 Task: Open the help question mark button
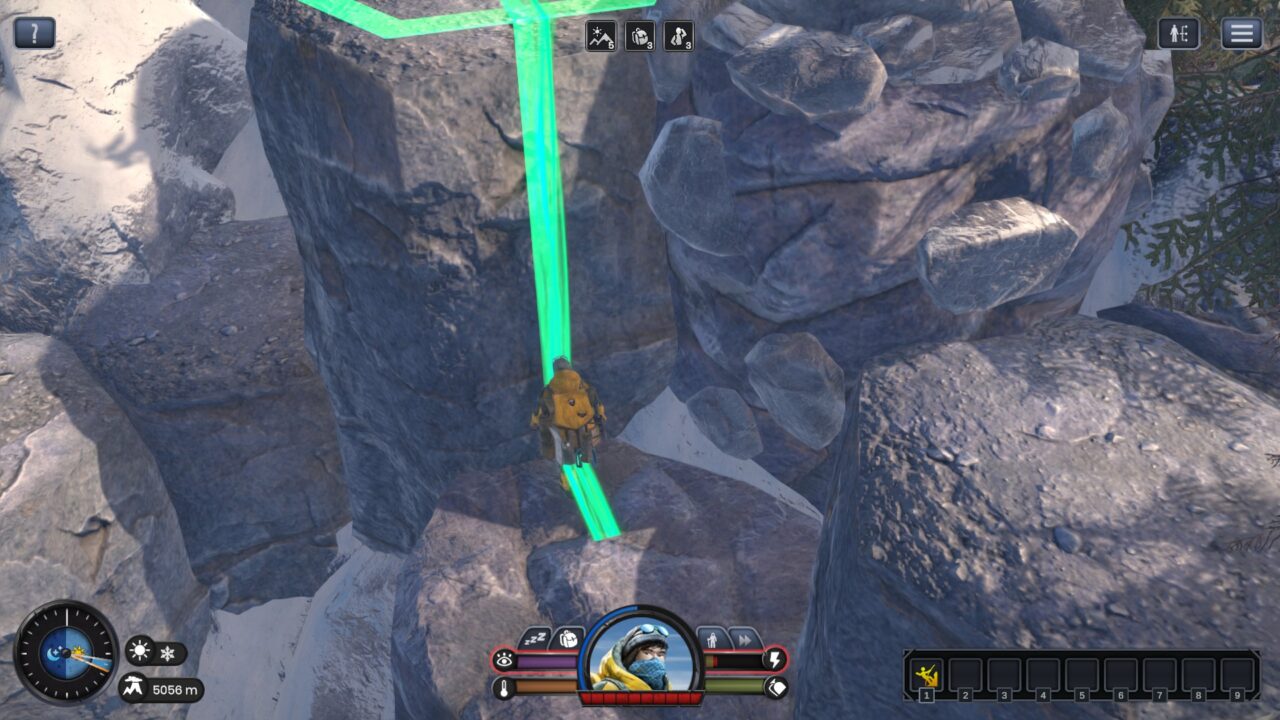[x=35, y=33]
